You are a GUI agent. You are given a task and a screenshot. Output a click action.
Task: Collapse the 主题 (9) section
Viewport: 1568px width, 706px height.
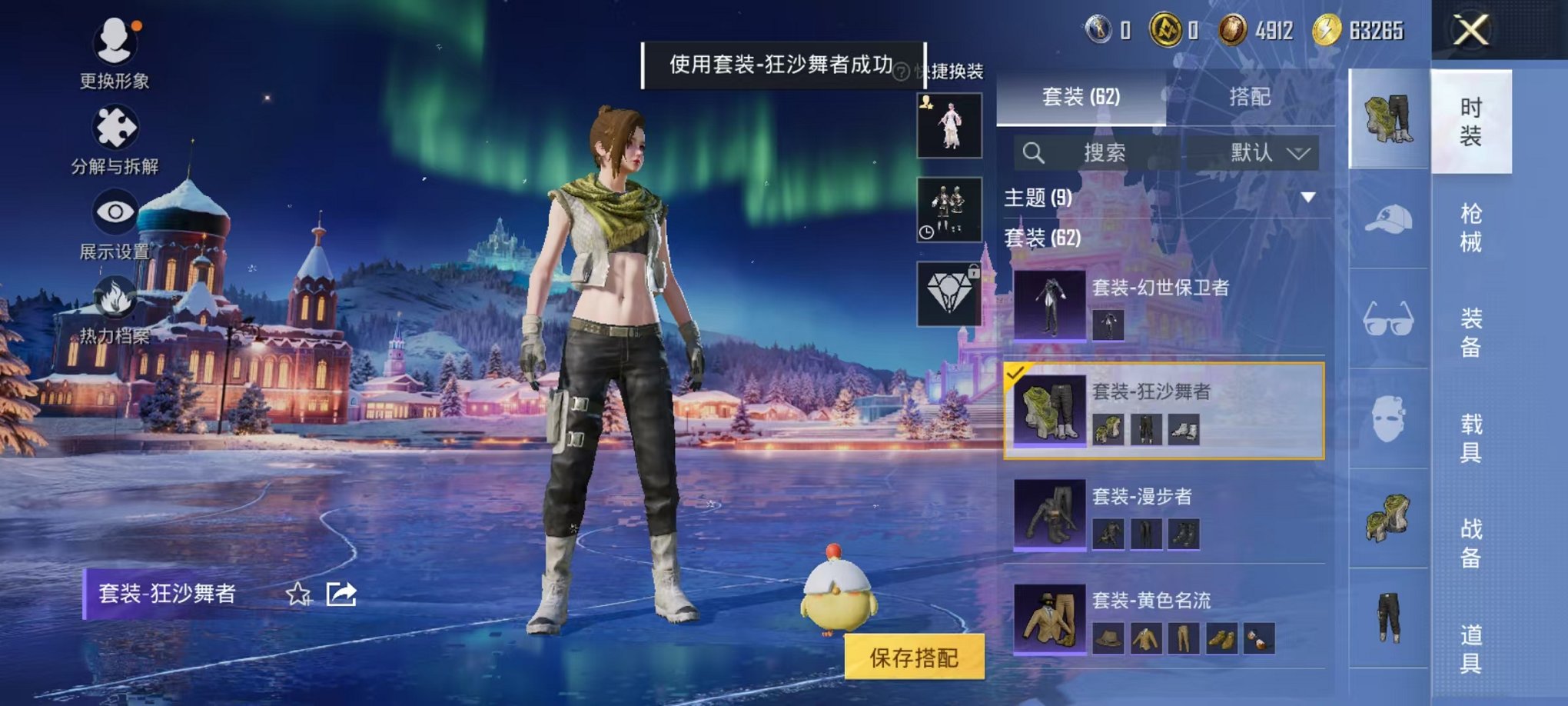1310,196
